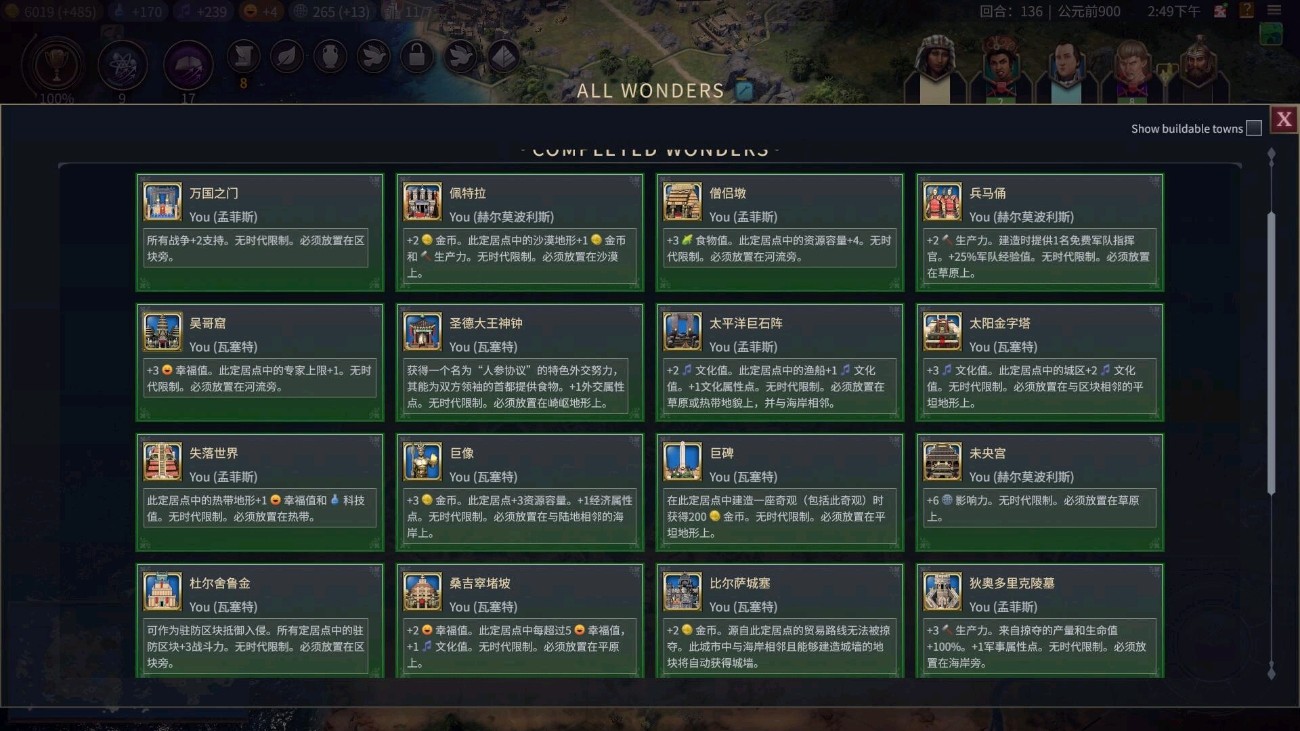Image resolution: width=1300 pixels, height=731 pixels.
Task: Click the scroll icon with the 8 badge
Action: [244, 57]
